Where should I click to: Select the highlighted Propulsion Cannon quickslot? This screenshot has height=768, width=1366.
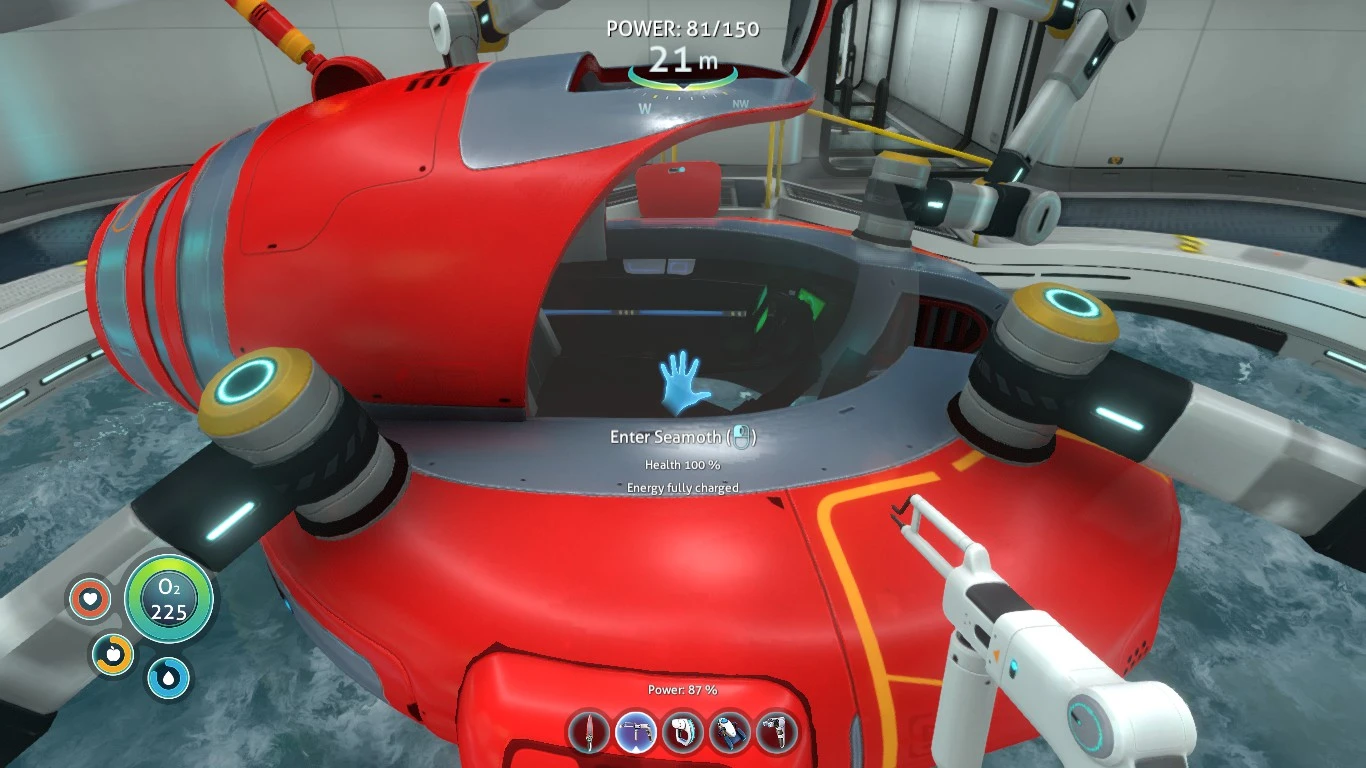635,731
